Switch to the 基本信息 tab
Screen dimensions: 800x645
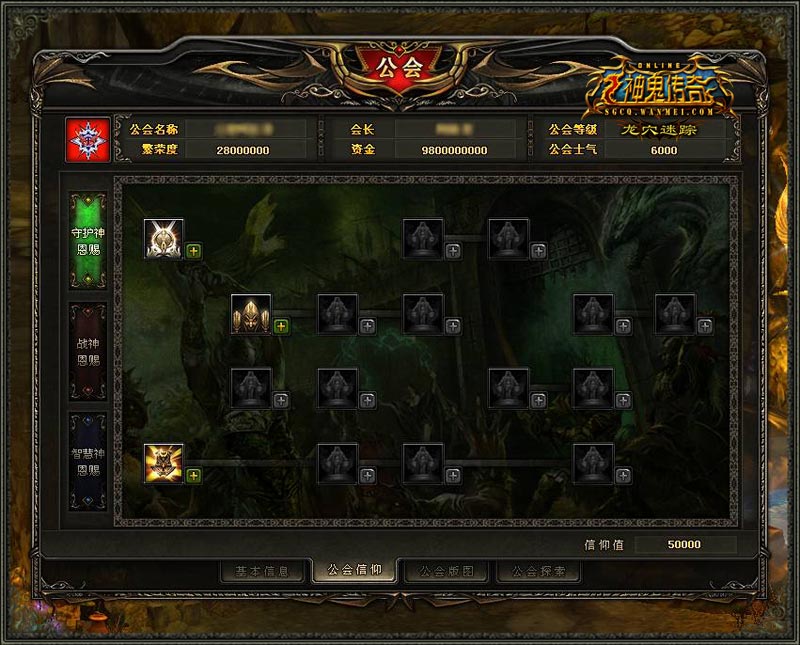[x=262, y=572]
